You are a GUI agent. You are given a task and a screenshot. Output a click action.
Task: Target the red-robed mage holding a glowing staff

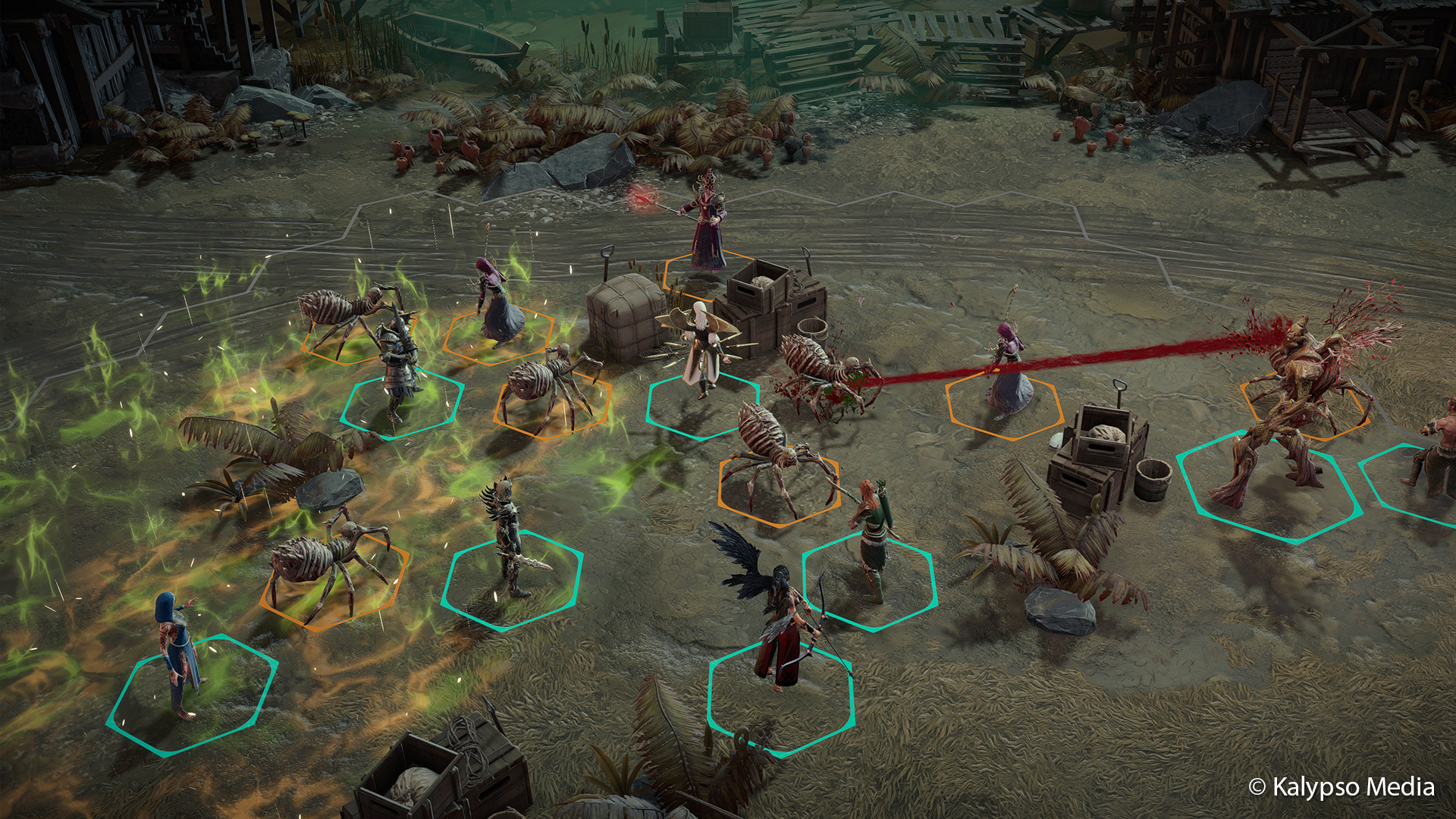(x=708, y=227)
